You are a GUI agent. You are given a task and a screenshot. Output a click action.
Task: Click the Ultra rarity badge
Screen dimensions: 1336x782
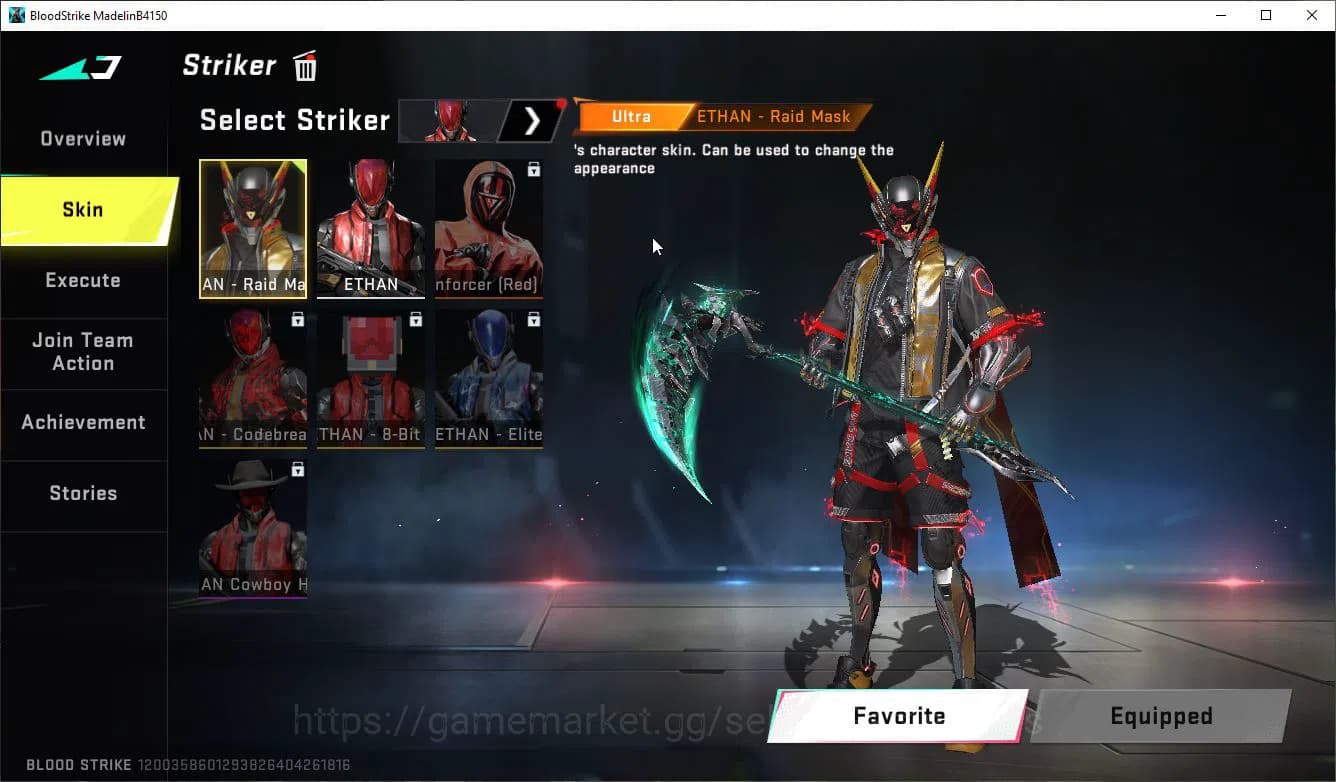coord(631,116)
